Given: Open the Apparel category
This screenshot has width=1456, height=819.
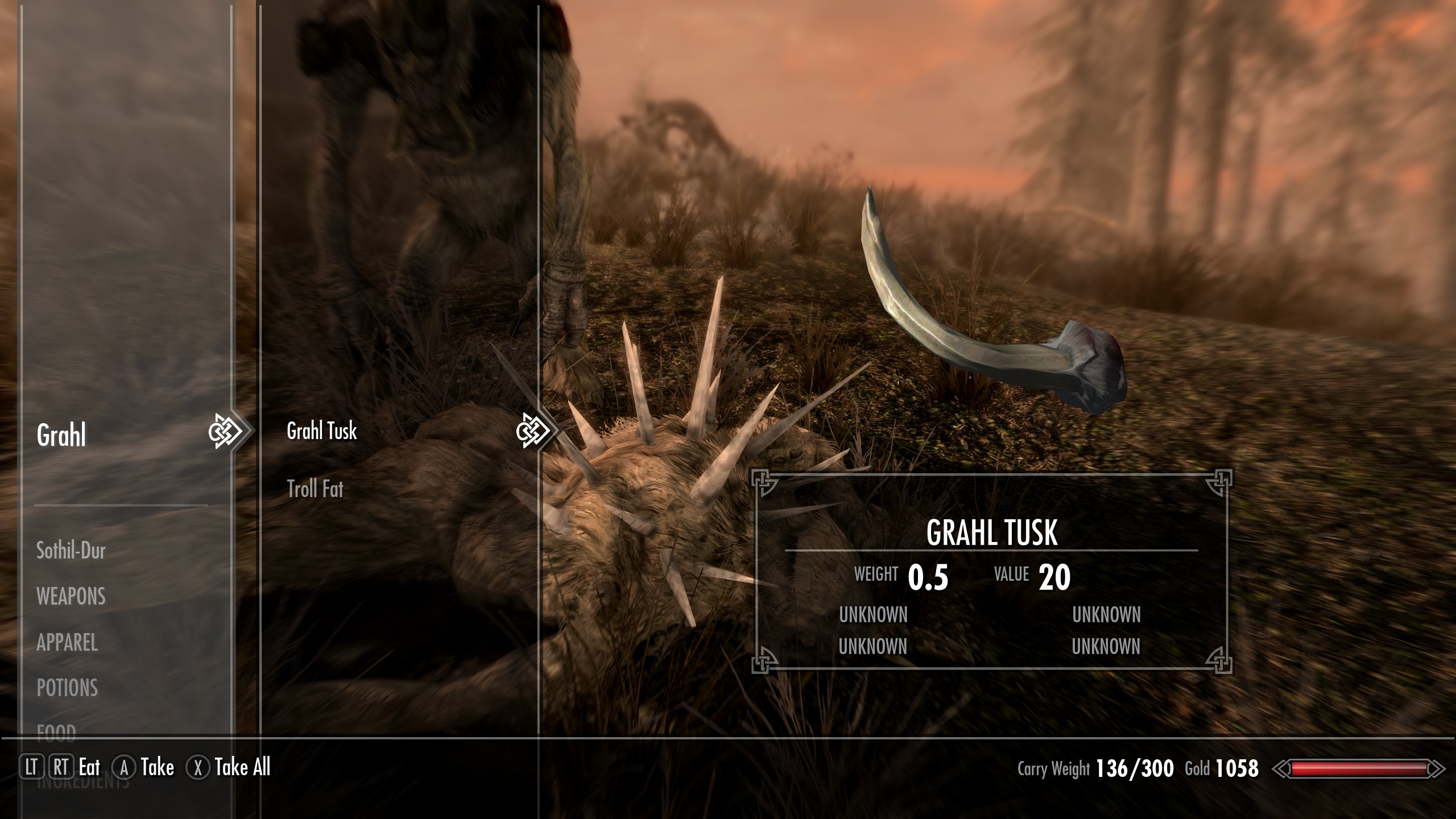Looking at the screenshot, I should pyautogui.click(x=67, y=643).
